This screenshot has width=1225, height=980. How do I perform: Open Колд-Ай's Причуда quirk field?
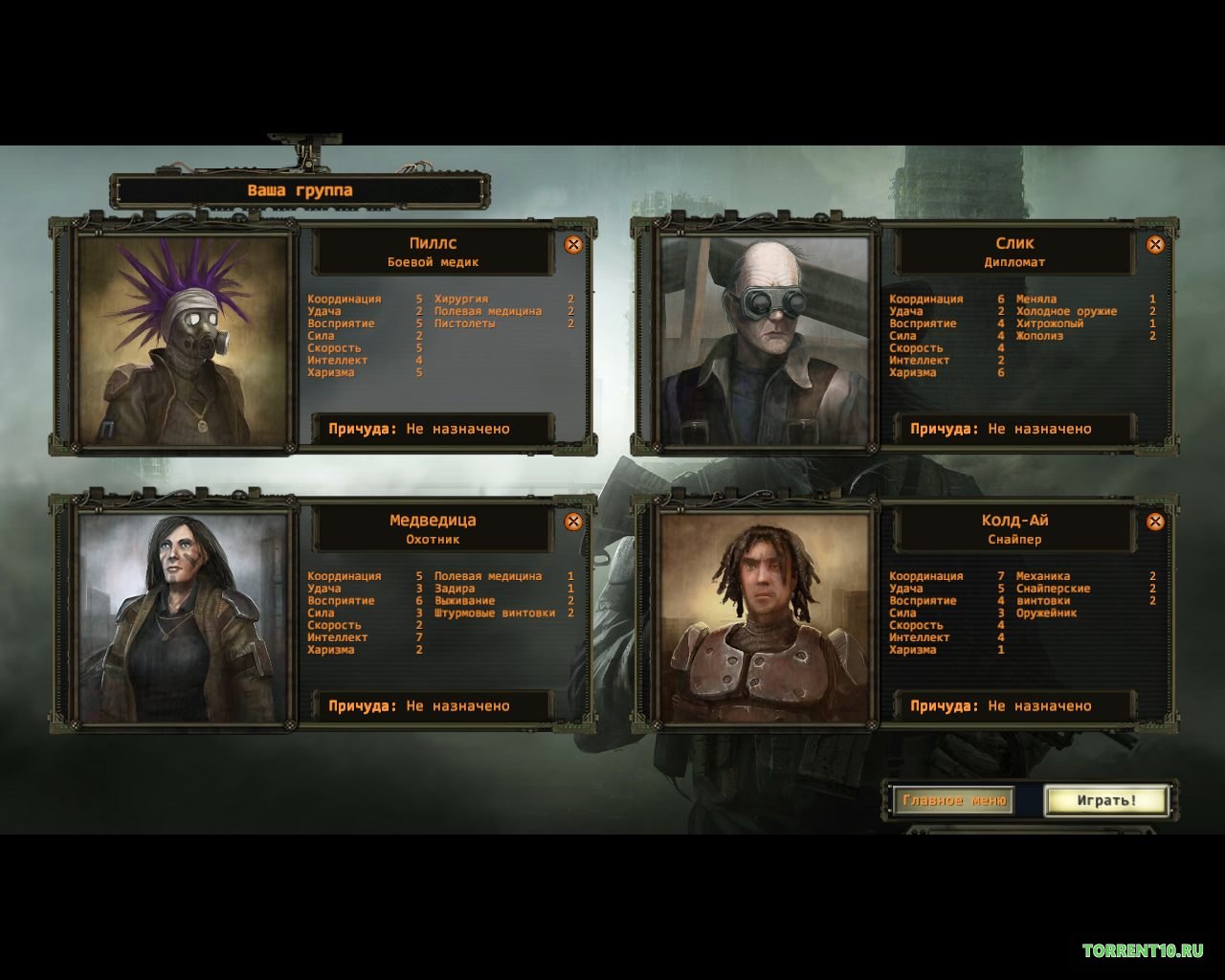1014,706
